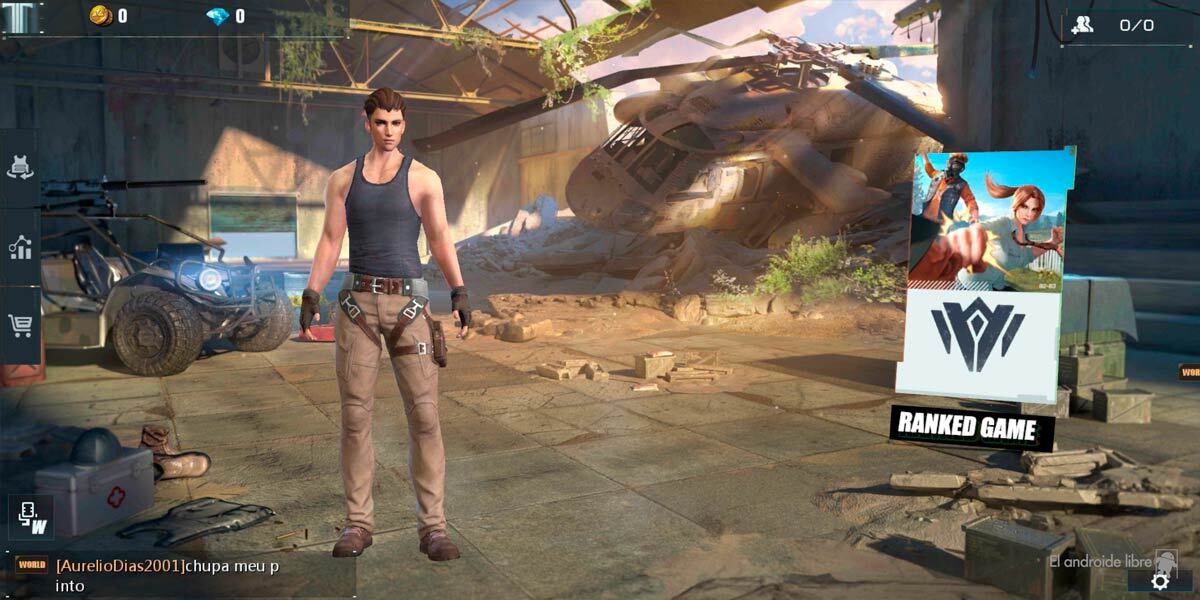Viewport: 1200px width, 600px height.
Task: Click the blue diamond currency icon
Action: pyautogui.click(x=217, y=16)
